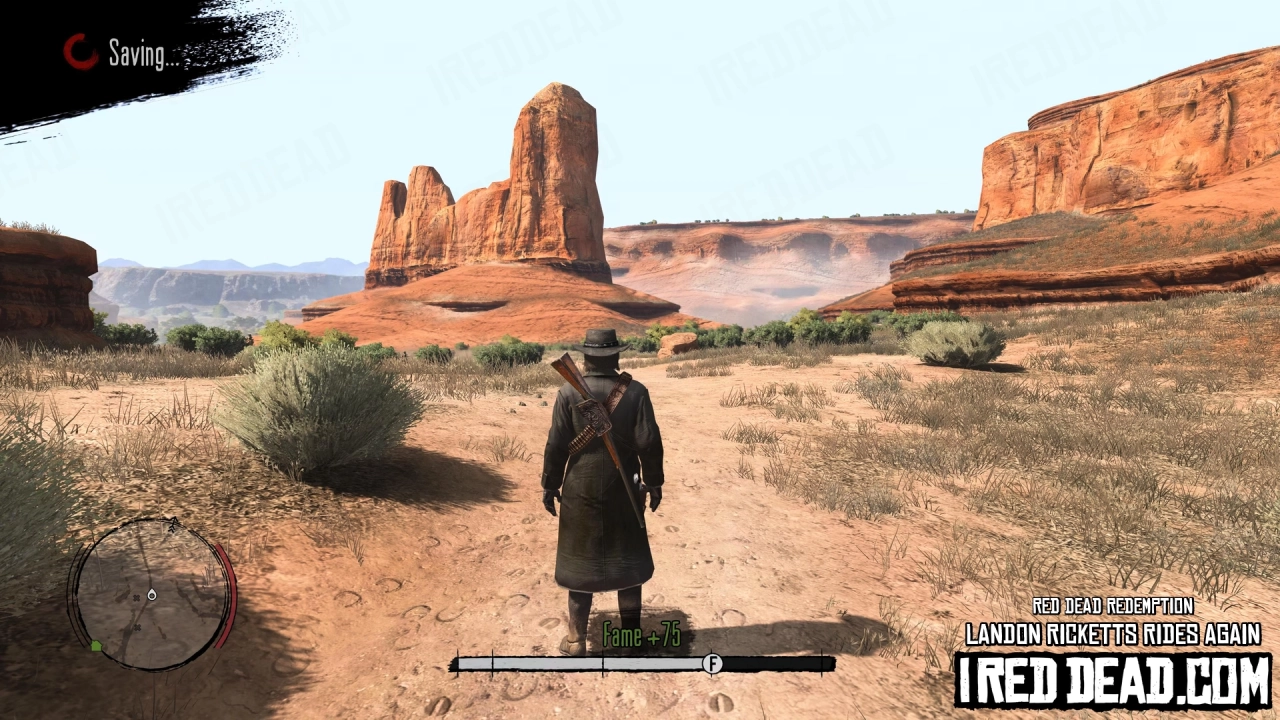Click the lower X marker inside the minimap
This screenshot has height=720, width=1280.
137,627
